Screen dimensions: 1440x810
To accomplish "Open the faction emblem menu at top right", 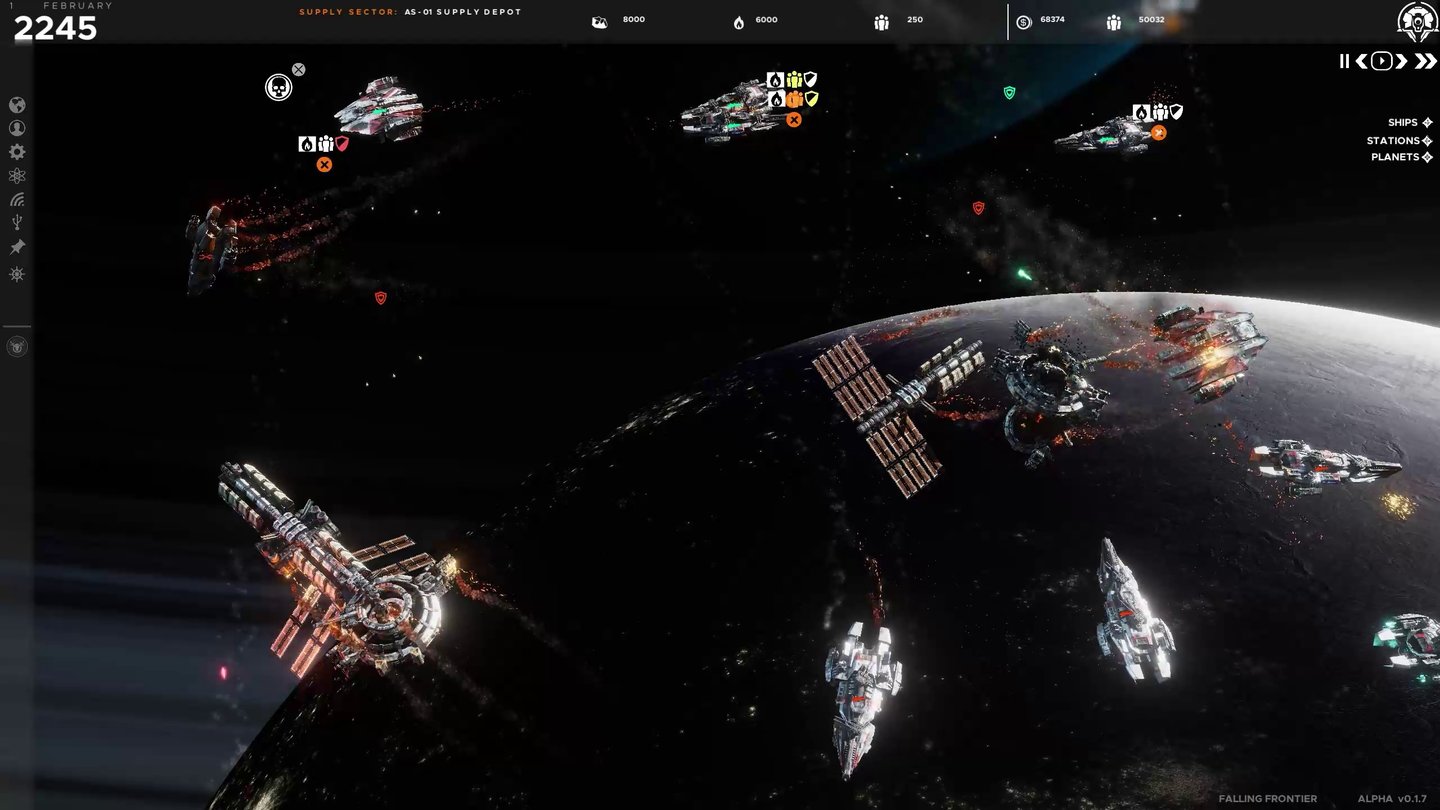I will point(1417,21).
